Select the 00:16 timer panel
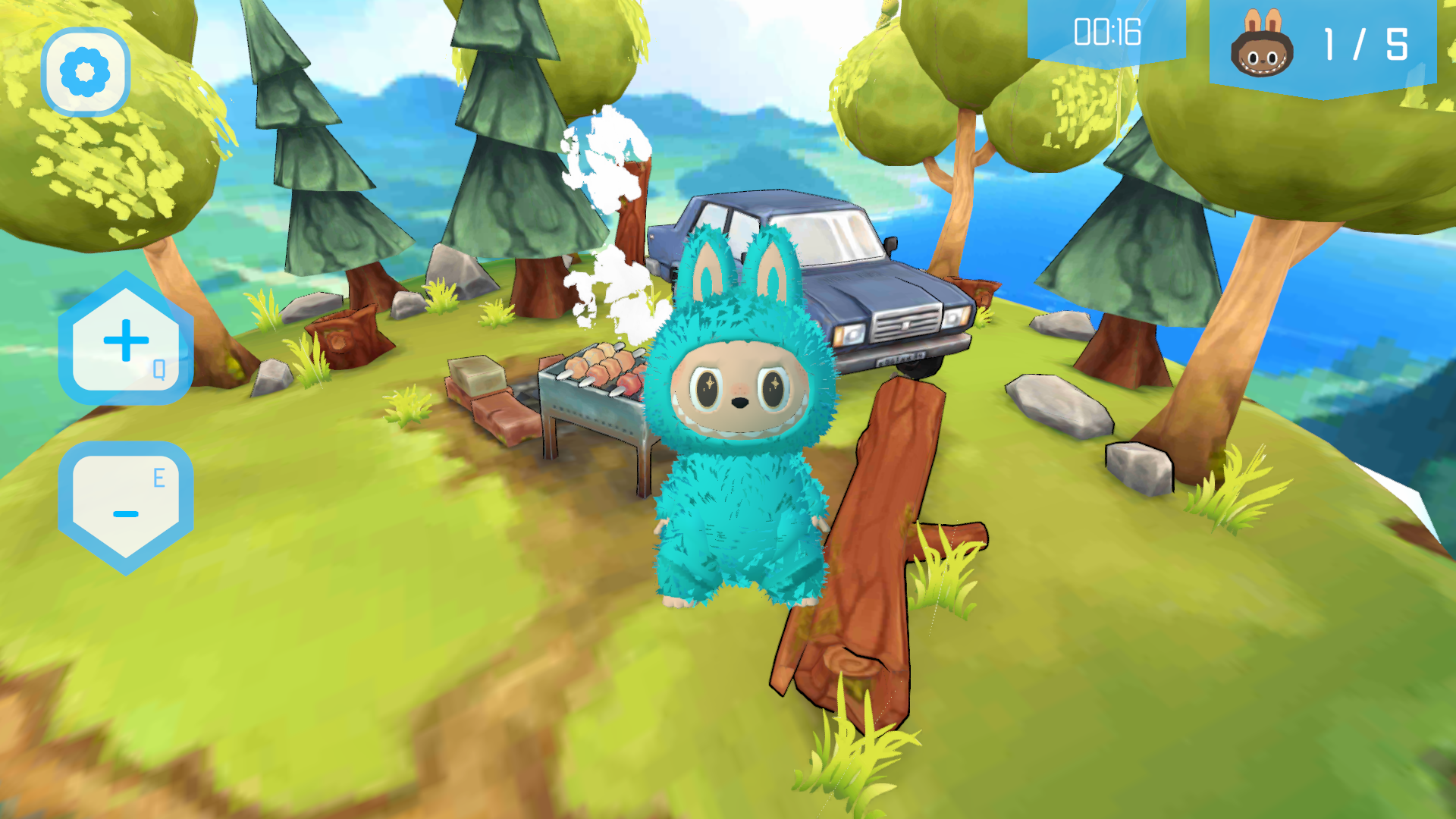 click(x=1106, y=32)
